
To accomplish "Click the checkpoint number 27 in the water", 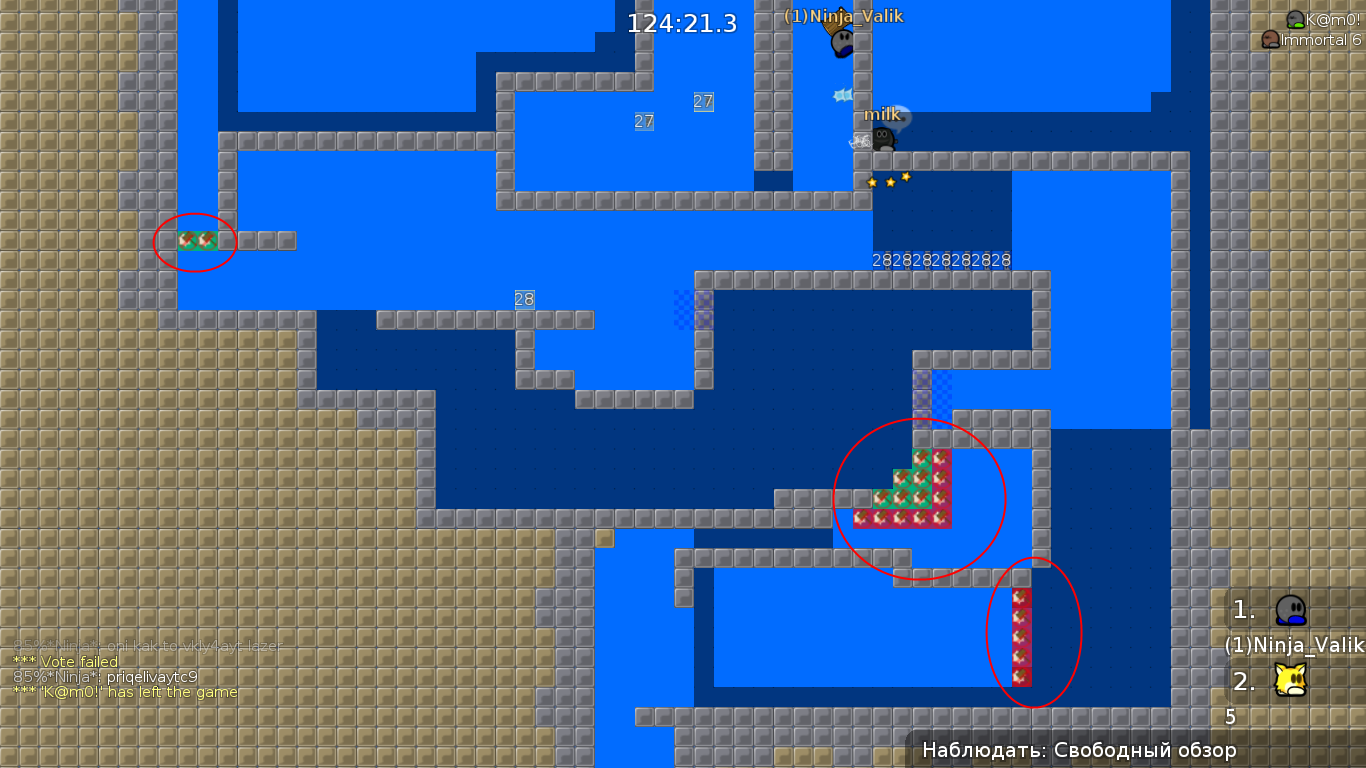I will pos(702,101).
